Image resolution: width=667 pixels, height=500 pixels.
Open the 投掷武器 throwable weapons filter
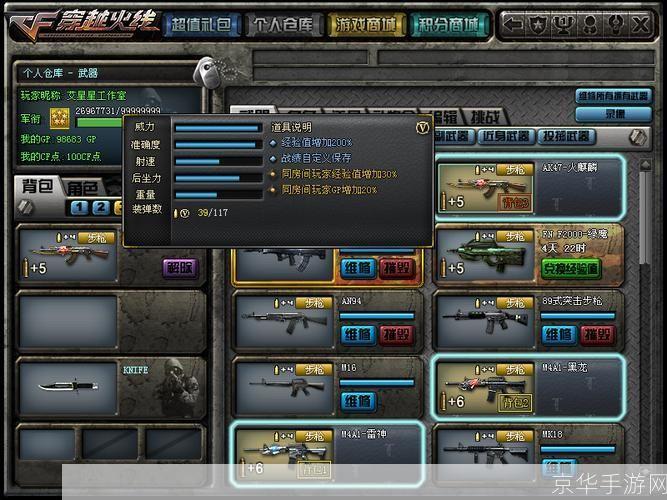pos(566,136)
